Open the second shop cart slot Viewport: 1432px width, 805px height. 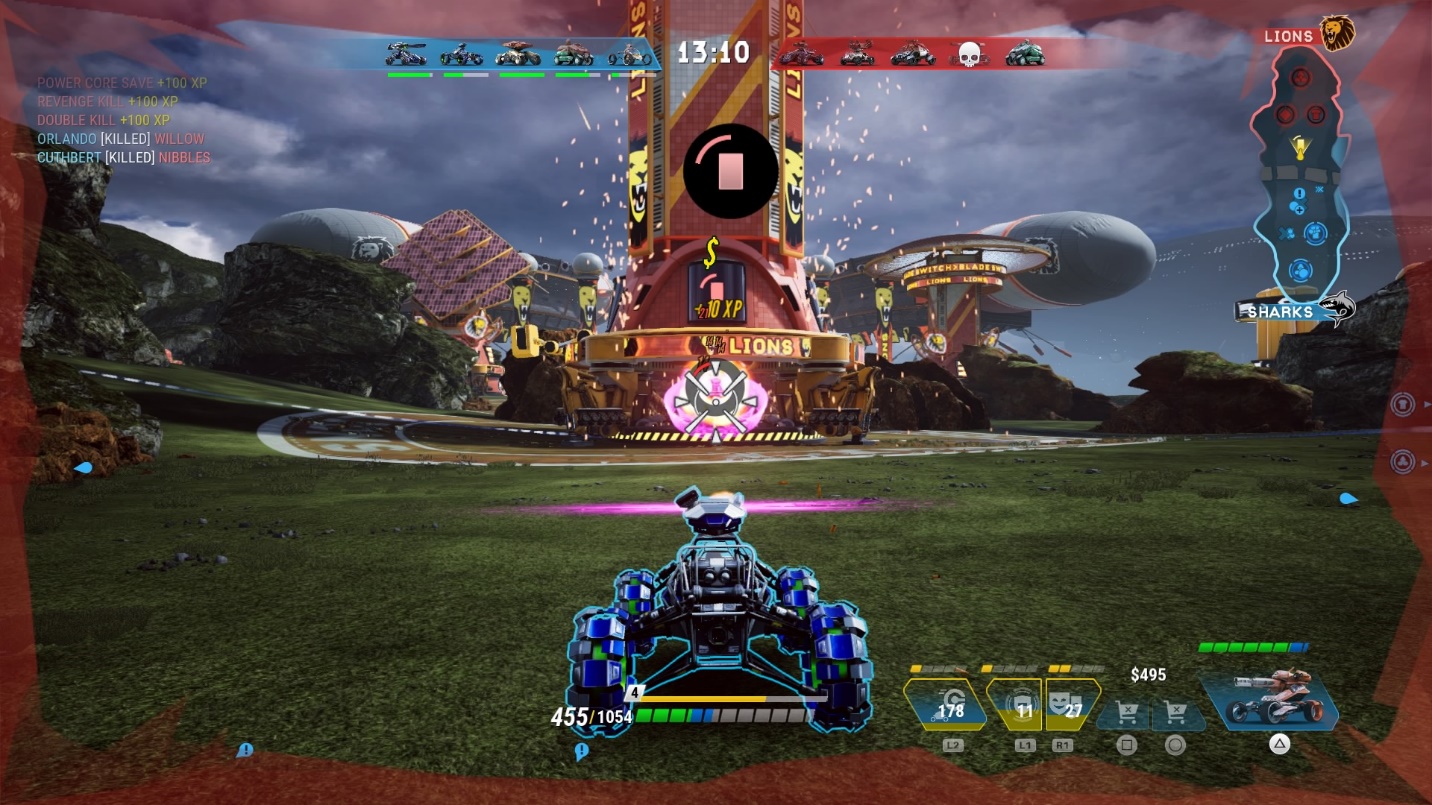click(x=1175, y=714)
